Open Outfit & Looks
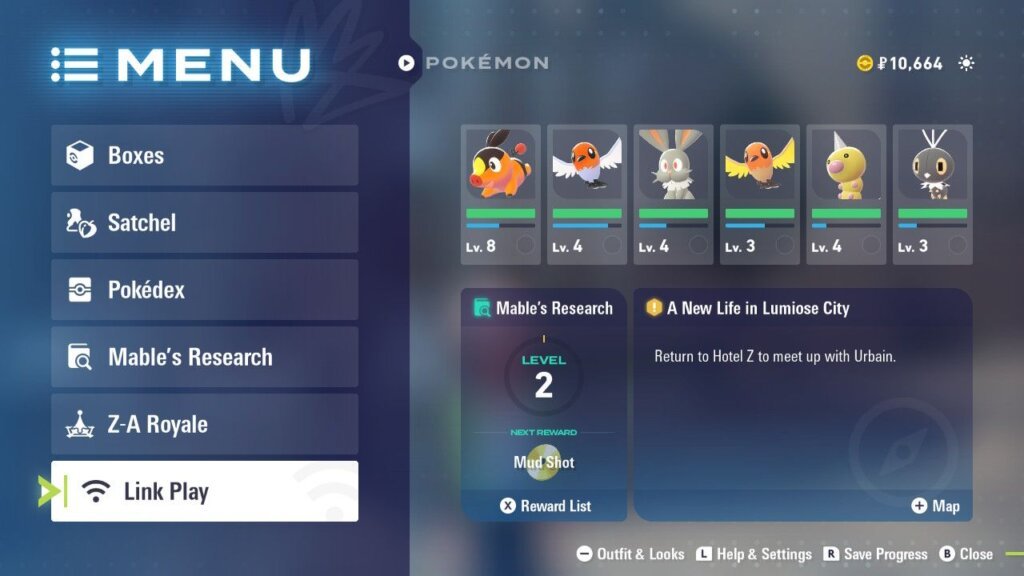 (631, 554)
